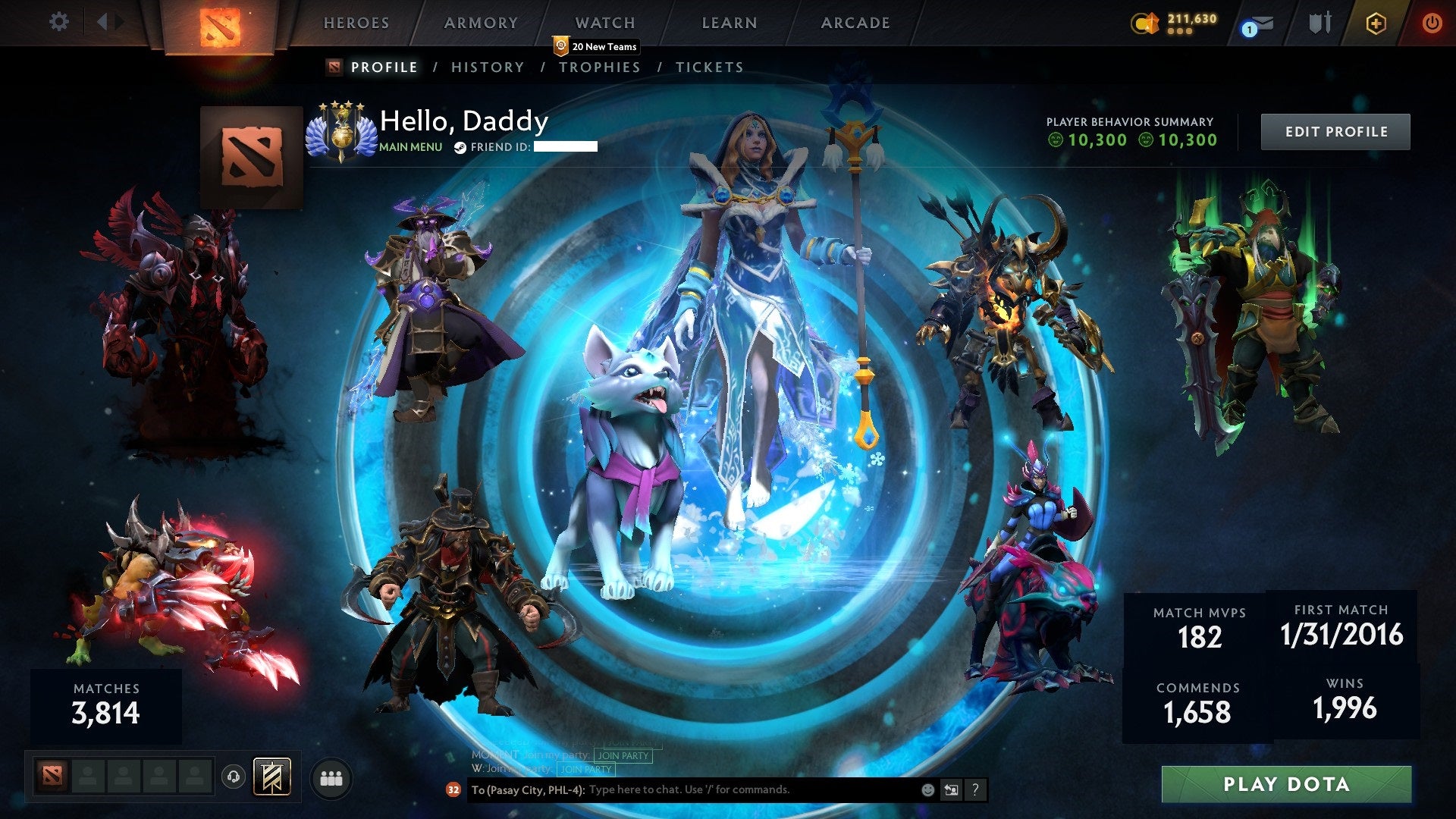This screenshot has height=819, width=1456.
Task: Open the ARCADE menu
Action: click(x=855, y=23)
